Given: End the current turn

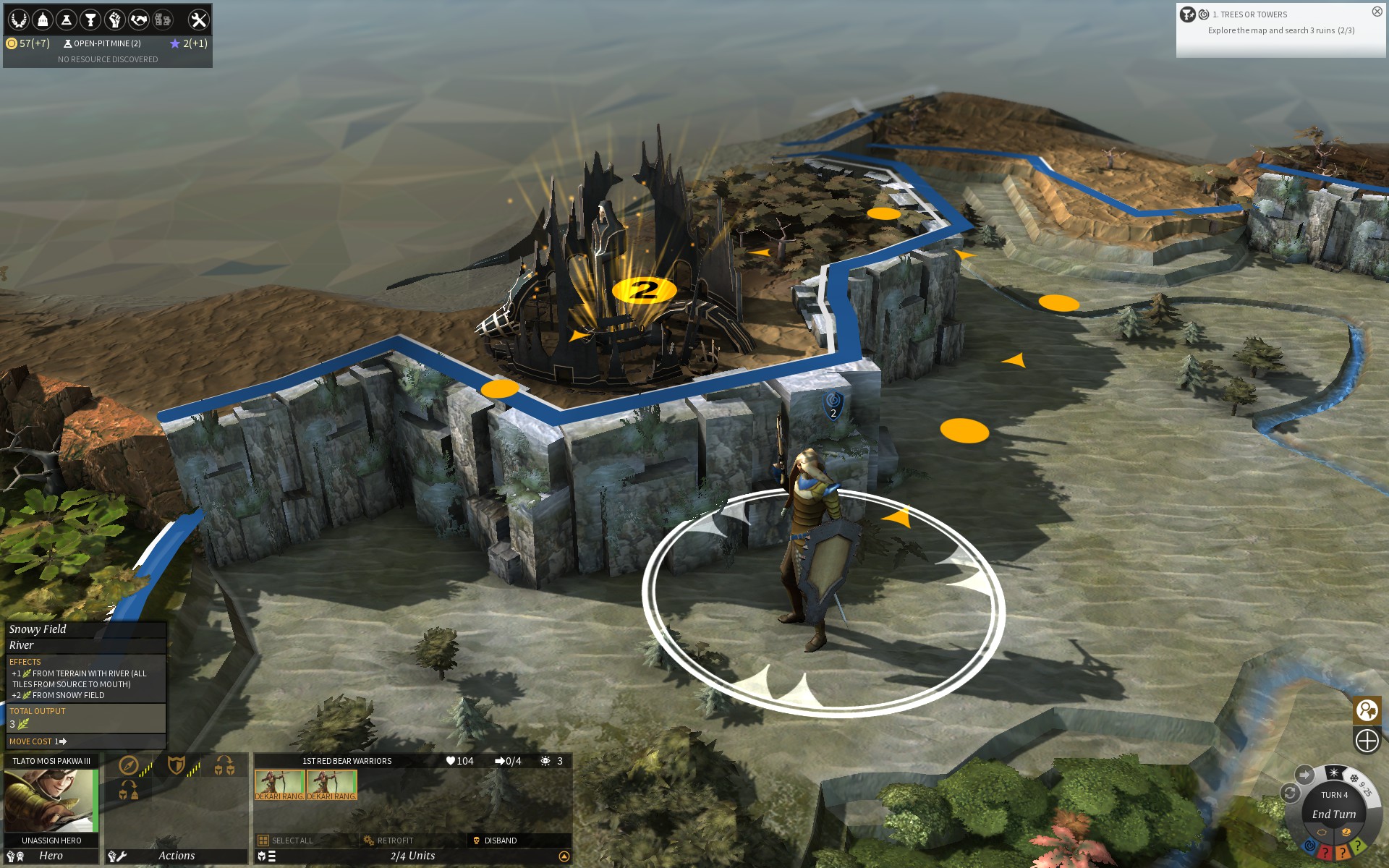Looking at the screenshot, I should (1333, 814).
